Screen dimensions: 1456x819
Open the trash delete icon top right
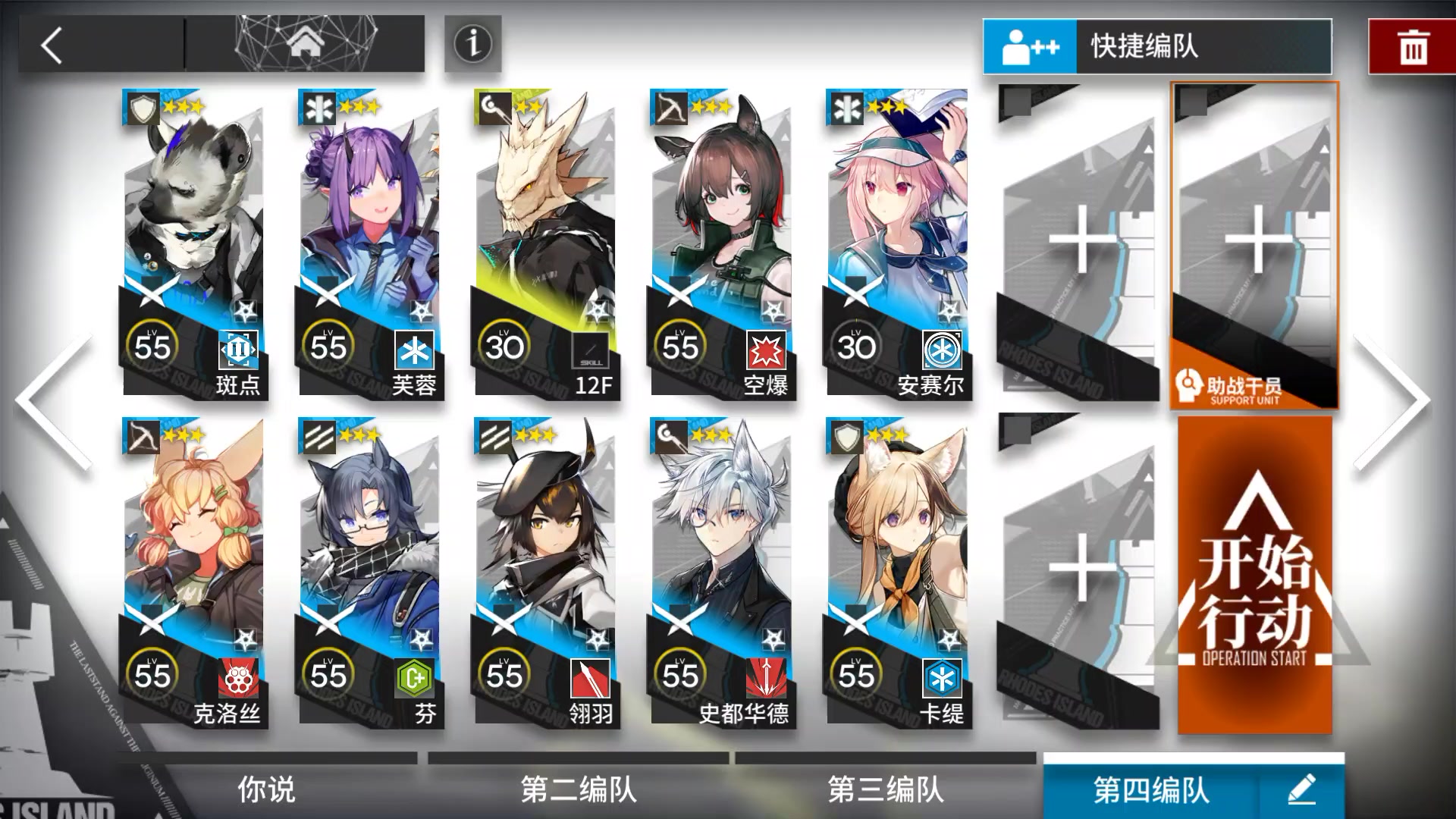1415,48
